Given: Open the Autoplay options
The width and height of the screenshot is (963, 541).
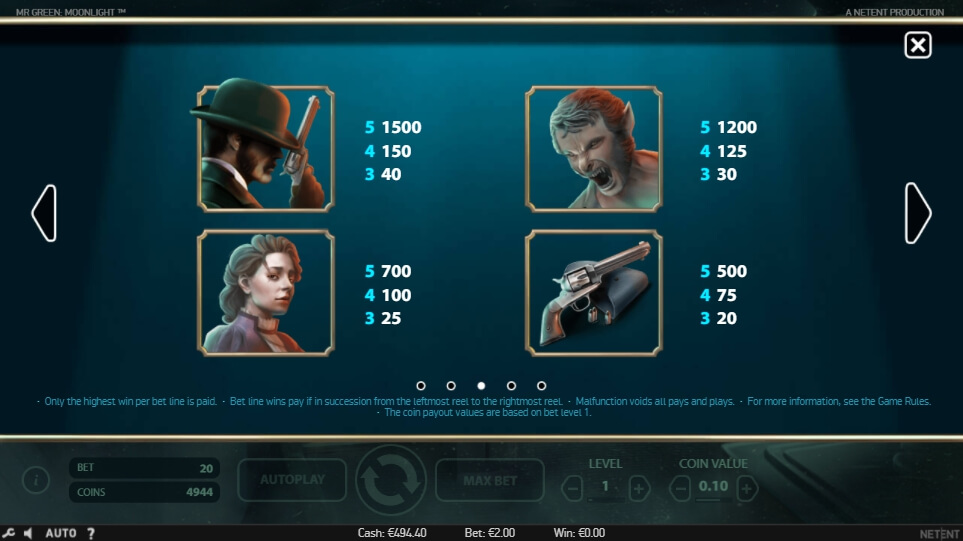Looking at the screenshot, I should tap(292, 480).
